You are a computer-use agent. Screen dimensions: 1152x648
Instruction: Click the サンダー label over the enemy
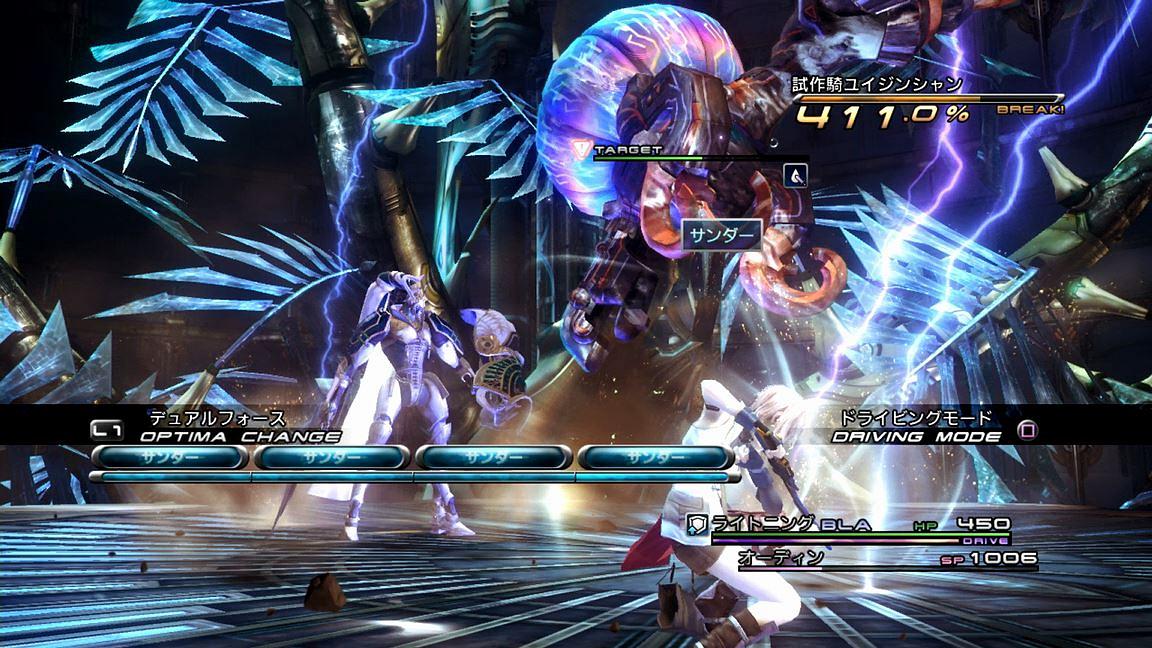pyautogui.click(x=721, y=235)
